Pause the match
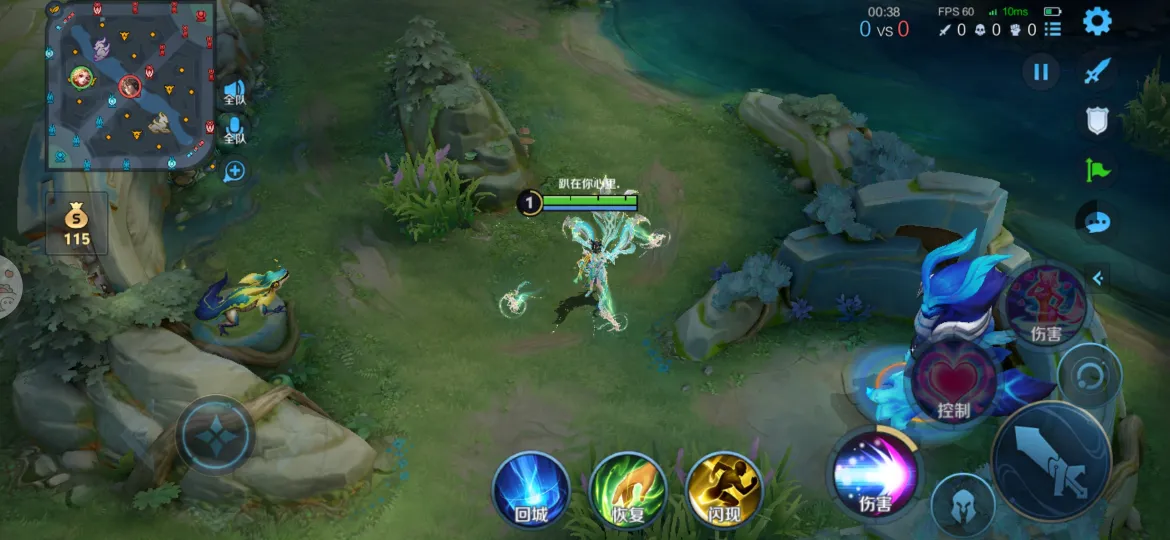The height and width of the screenshot is (540, 1170). coord(1041,71)
